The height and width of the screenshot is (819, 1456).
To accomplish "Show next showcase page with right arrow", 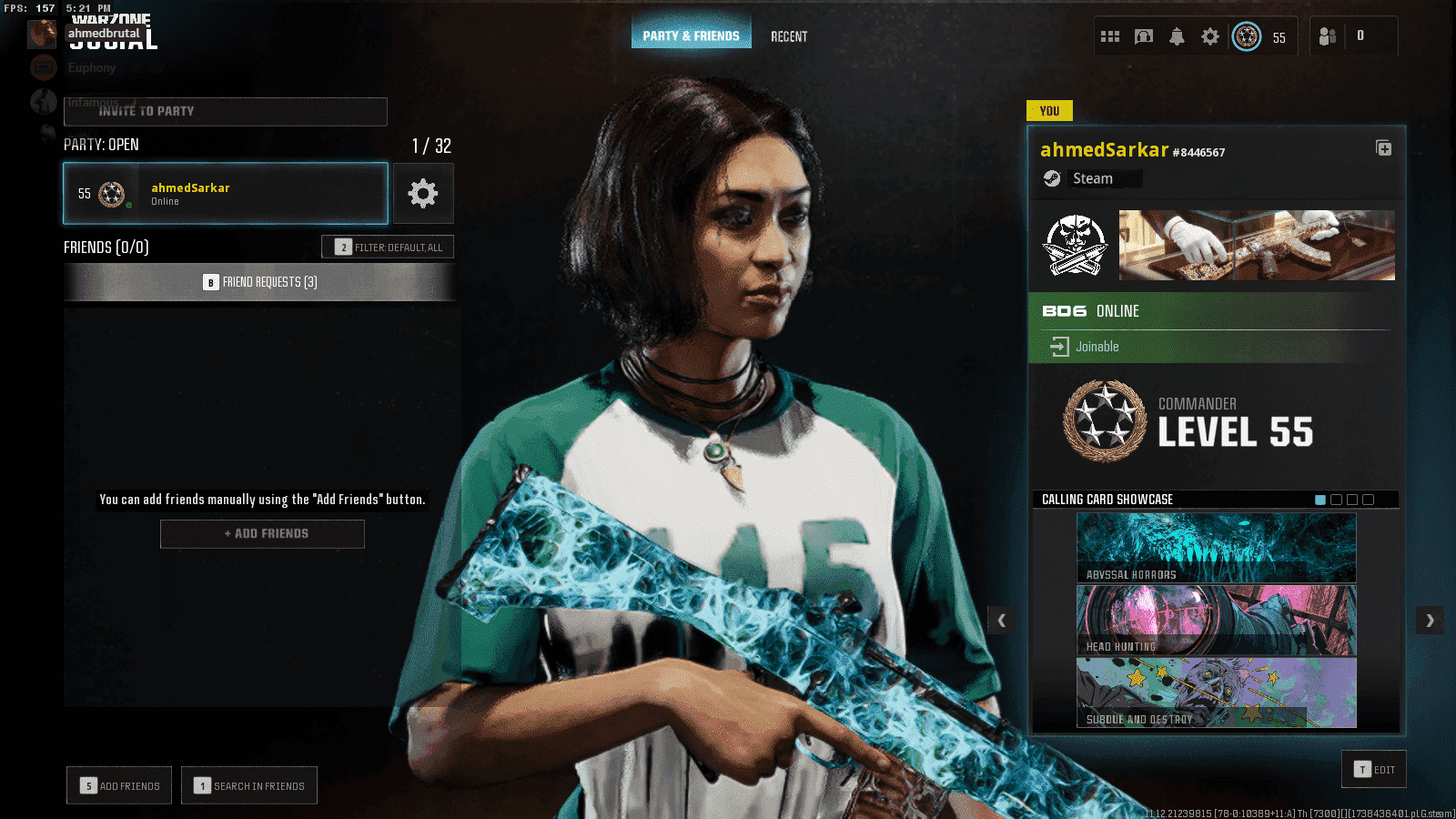I will pyautogui.click(x=1430, y=621).
